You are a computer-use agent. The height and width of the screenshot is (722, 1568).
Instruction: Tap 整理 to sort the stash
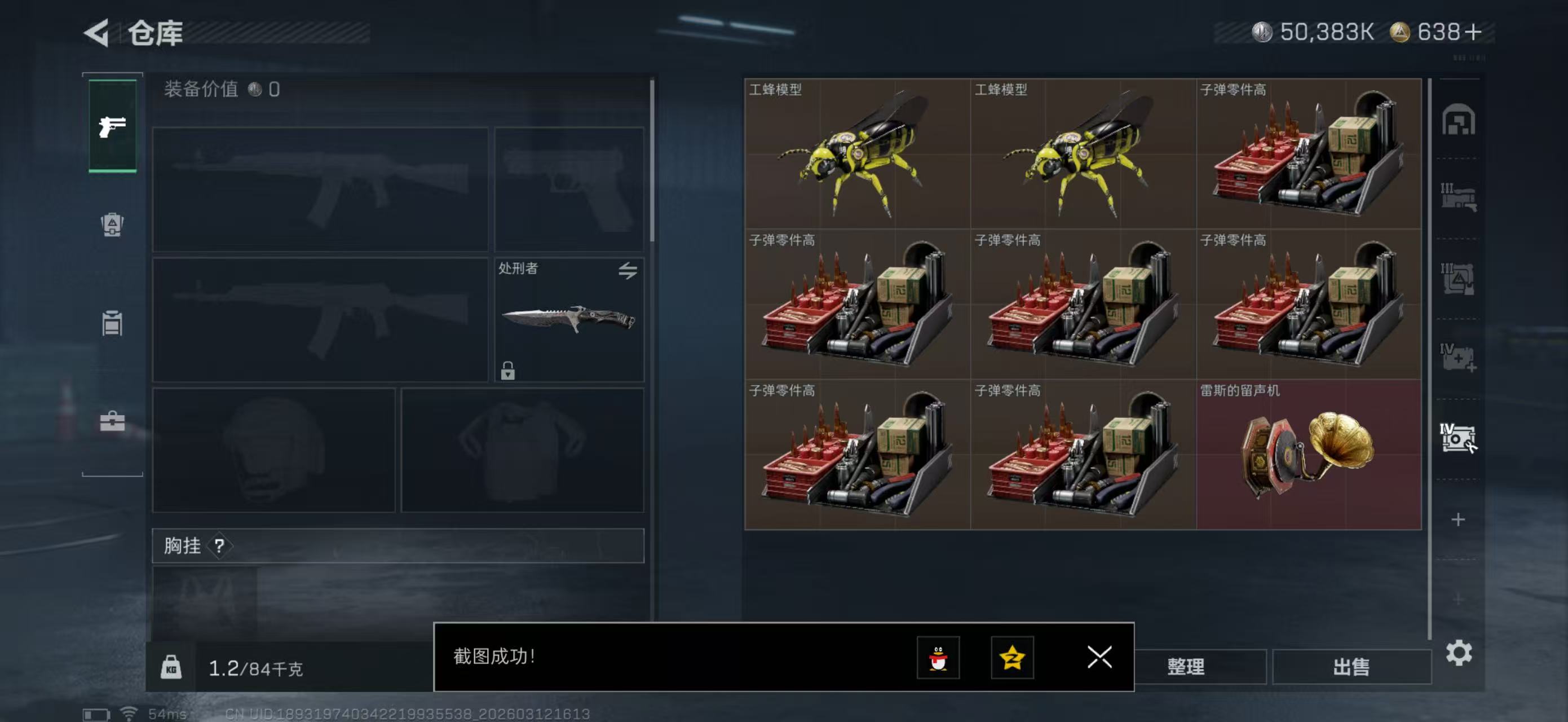[x=1186, y=667]
